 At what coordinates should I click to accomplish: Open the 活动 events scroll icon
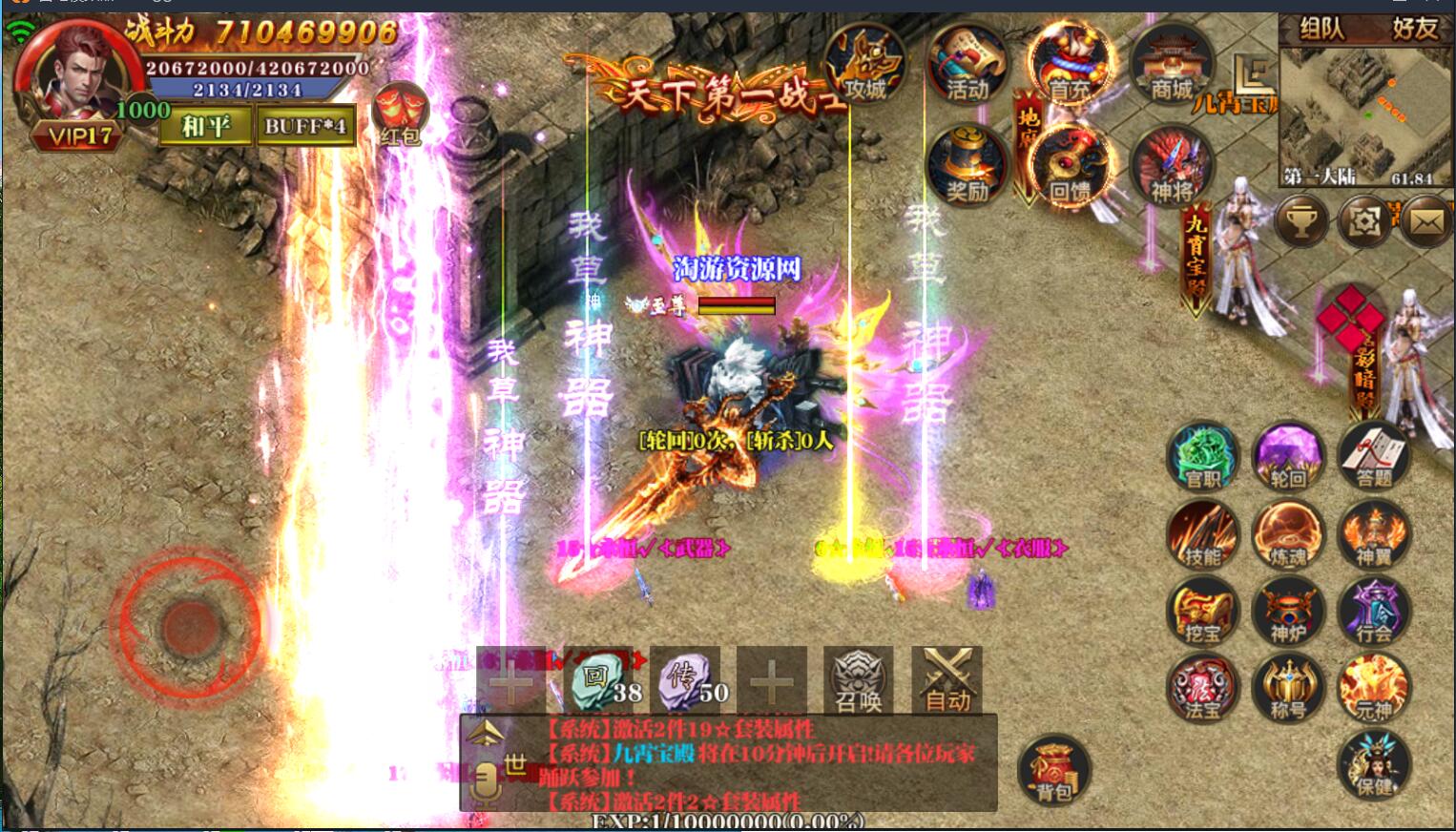[x=967, y=65]
